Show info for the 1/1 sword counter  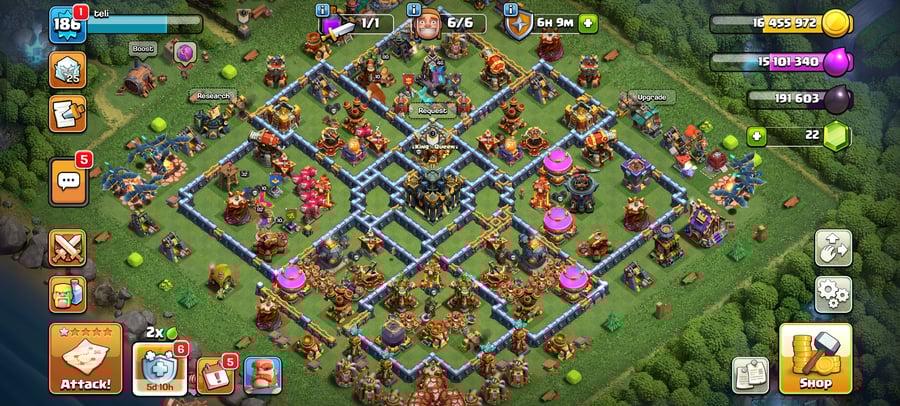322,10
